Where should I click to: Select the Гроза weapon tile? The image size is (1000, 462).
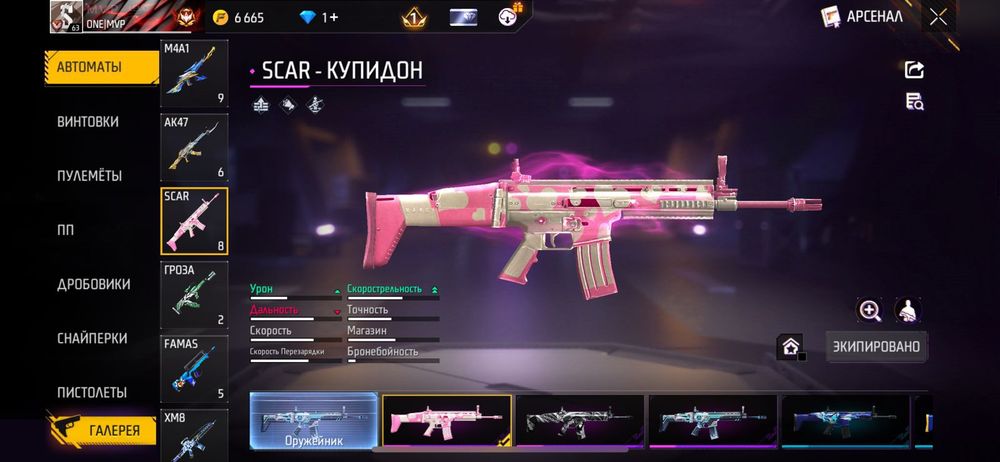pyautogui.click(x=194, y=295)
